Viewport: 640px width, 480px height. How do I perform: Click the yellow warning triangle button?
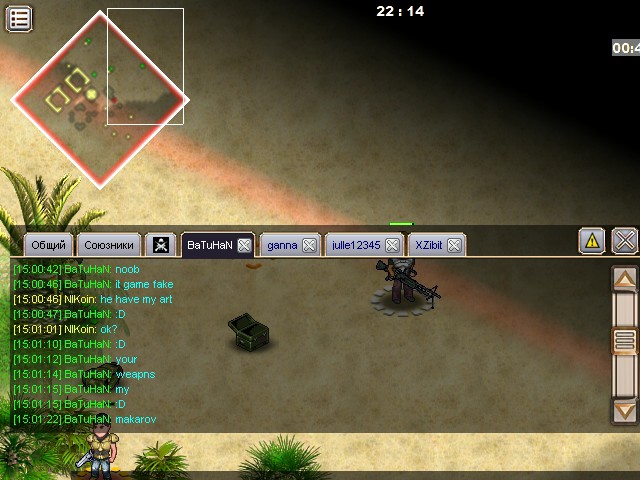(x=592, y=241)
